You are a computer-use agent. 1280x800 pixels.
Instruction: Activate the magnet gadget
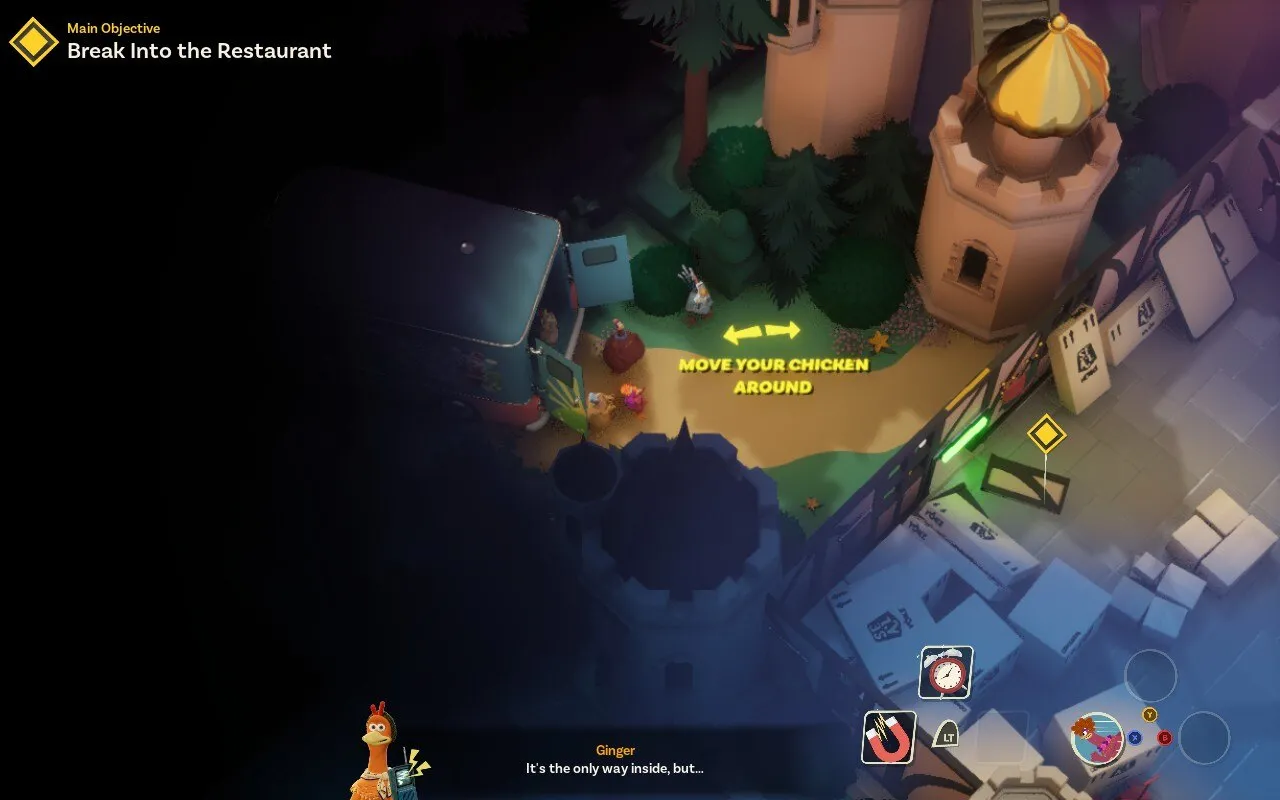click(x=889, y=738)
